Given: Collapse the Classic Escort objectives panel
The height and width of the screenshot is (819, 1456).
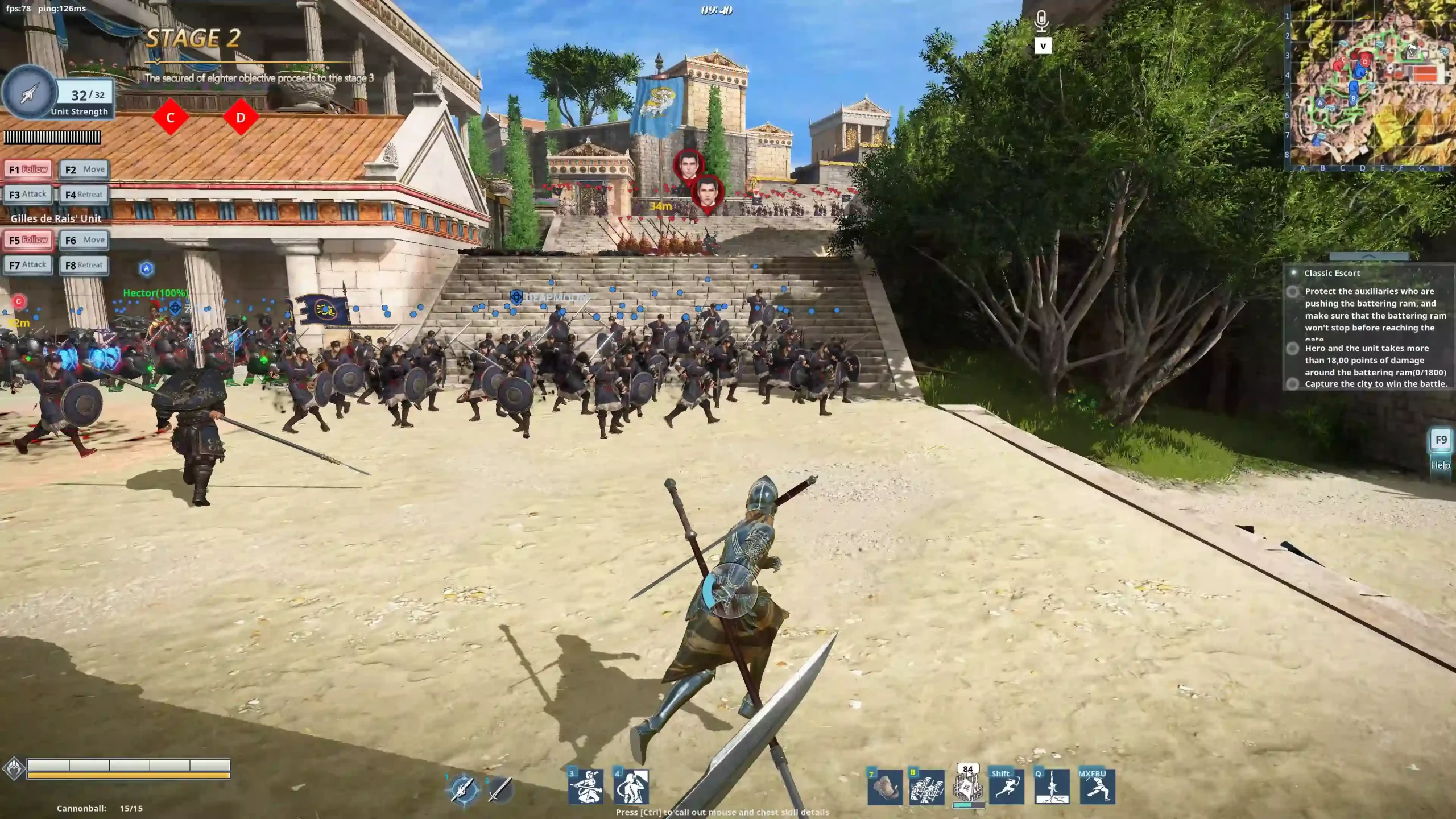Looking at the screenshot, I should point(1368,257).
